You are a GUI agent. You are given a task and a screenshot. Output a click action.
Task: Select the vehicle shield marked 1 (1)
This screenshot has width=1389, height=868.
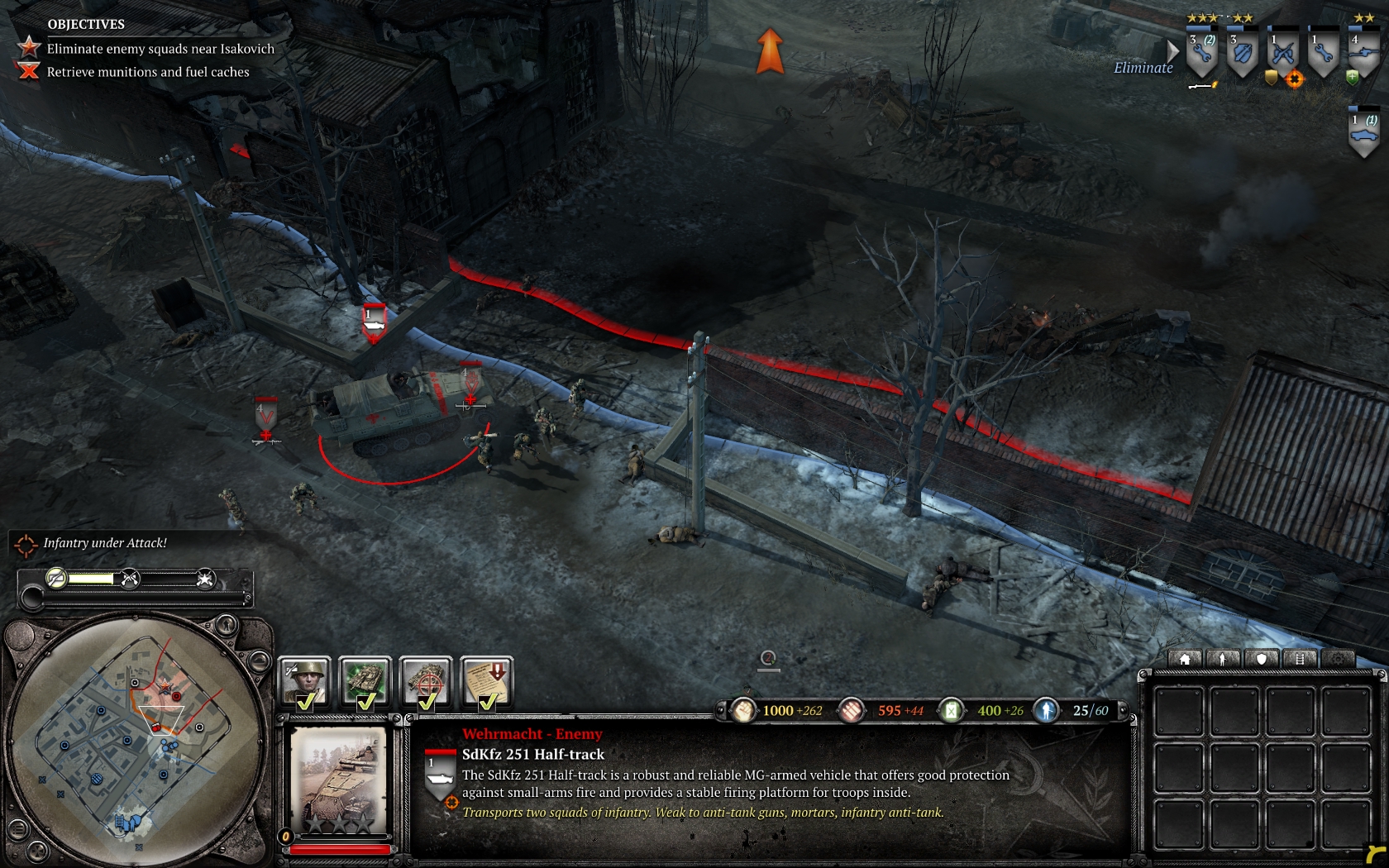coord(1363,132)
